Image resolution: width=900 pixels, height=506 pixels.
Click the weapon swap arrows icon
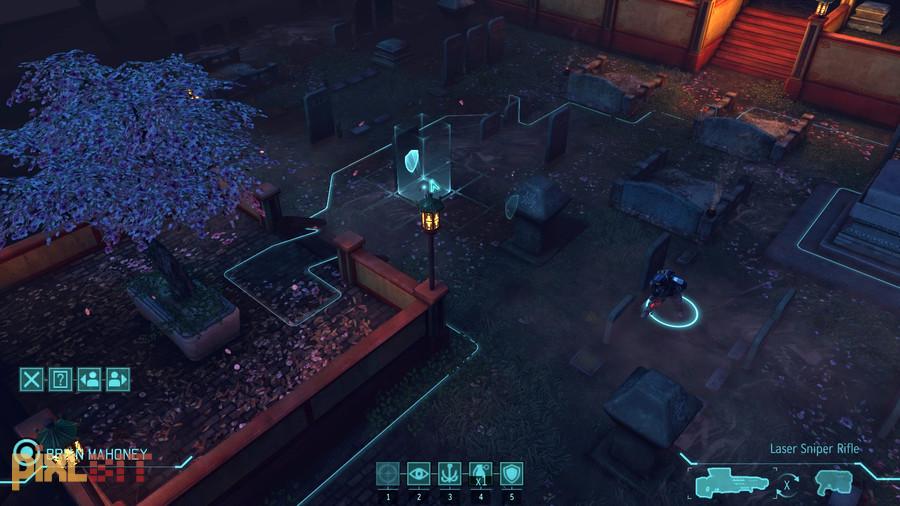[x=788, y=485]
